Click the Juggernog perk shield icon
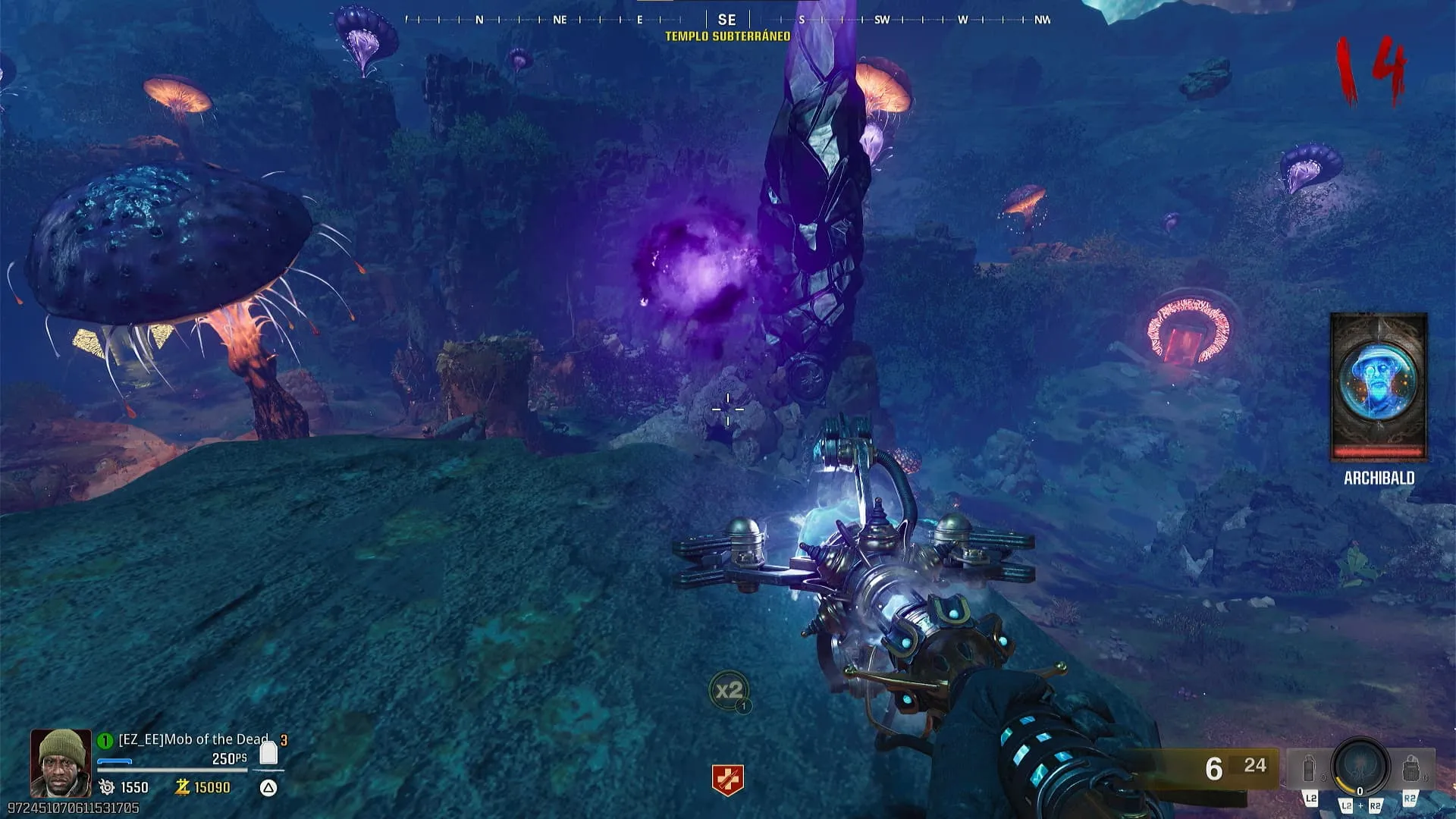 point(727,780)
